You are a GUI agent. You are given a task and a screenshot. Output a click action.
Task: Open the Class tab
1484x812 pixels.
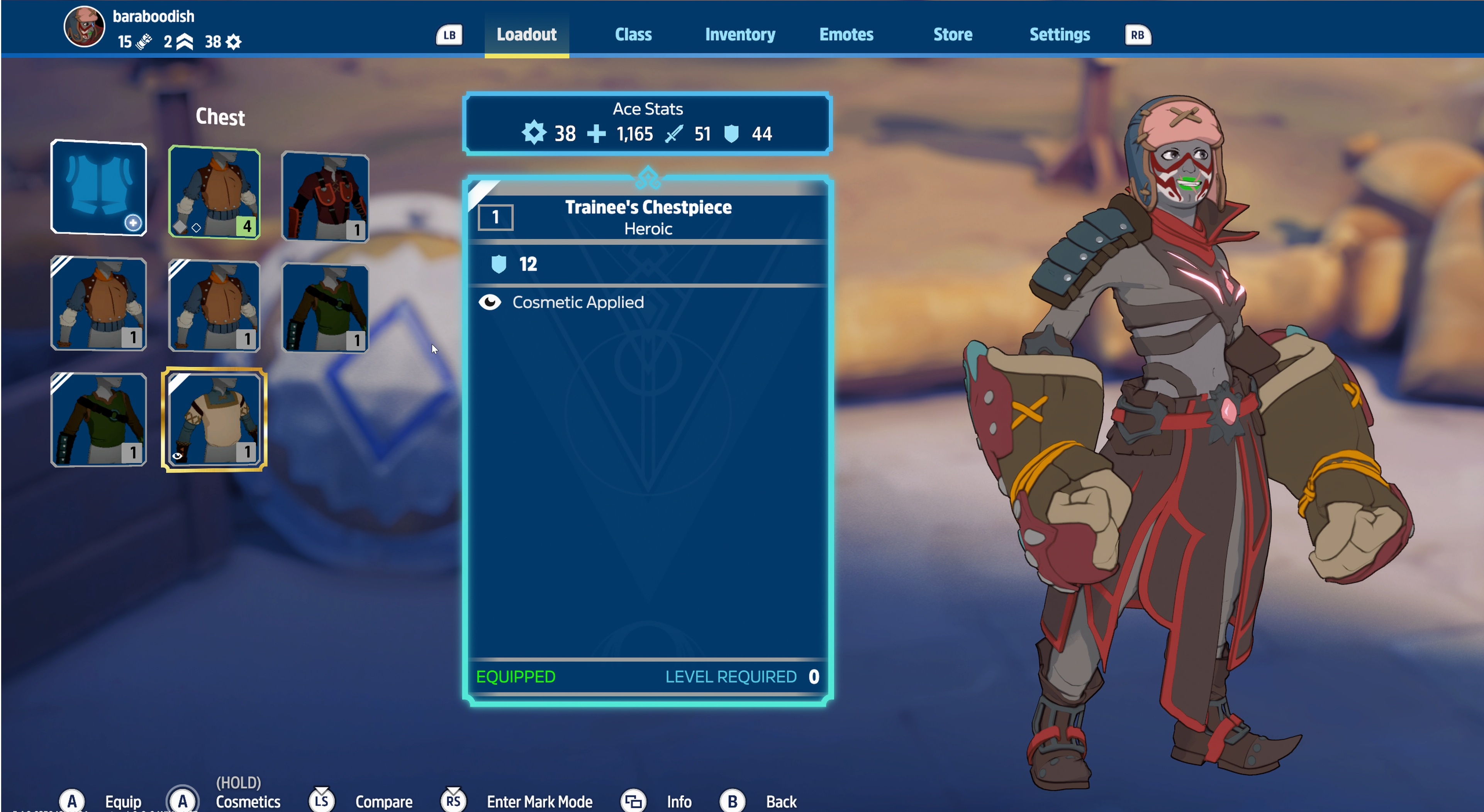coord(633,35)
